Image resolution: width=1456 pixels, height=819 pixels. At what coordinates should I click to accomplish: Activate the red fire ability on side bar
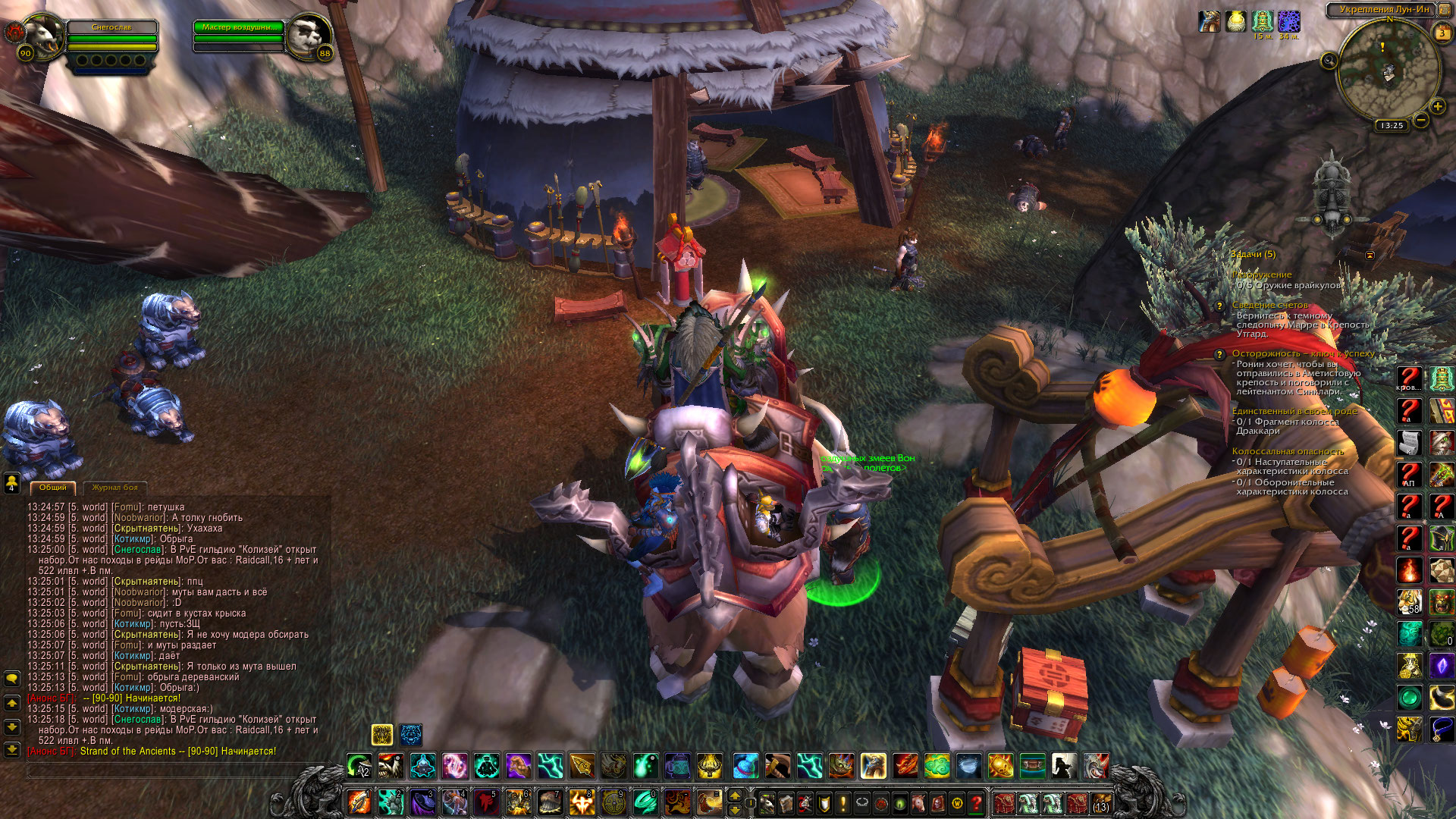[x=1410, y=570]
